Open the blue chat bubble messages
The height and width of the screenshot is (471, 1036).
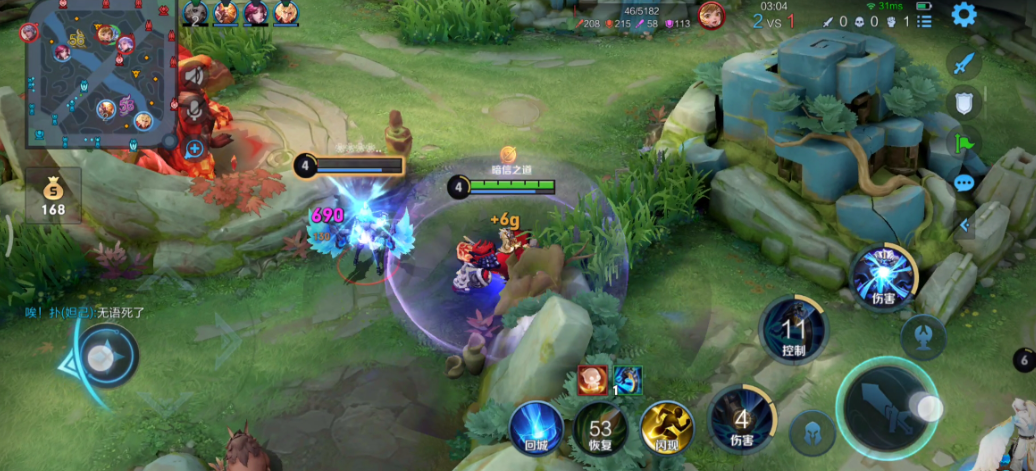[x=964, y=183]
